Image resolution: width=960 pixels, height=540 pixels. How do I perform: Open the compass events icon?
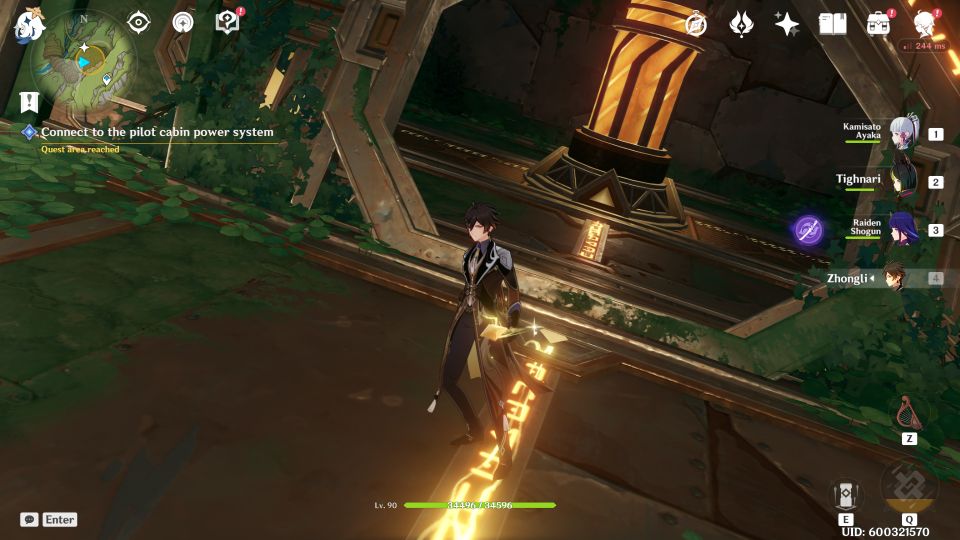(x=696, y=24)
